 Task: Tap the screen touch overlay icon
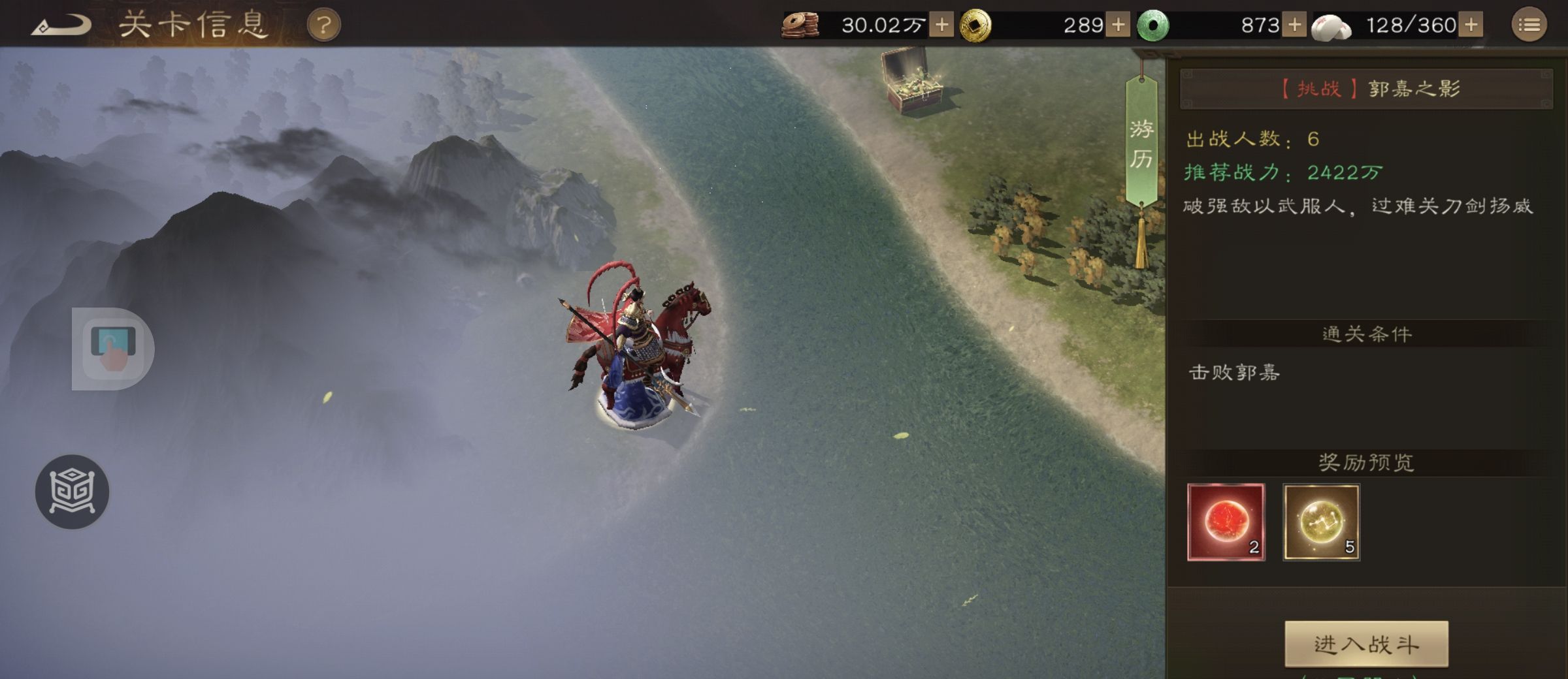tap(113, 348)
